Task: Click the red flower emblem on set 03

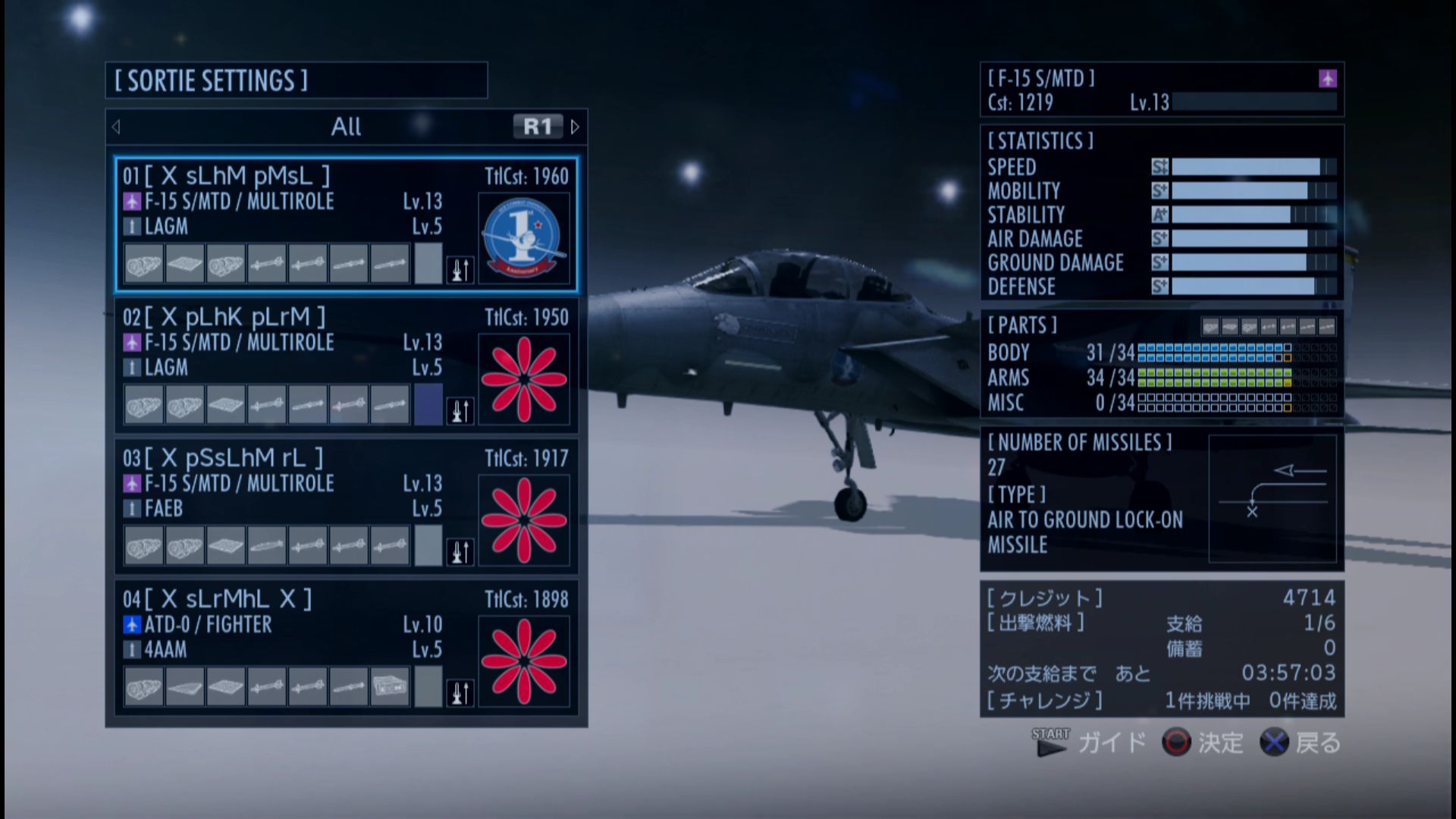Action: 523,520
